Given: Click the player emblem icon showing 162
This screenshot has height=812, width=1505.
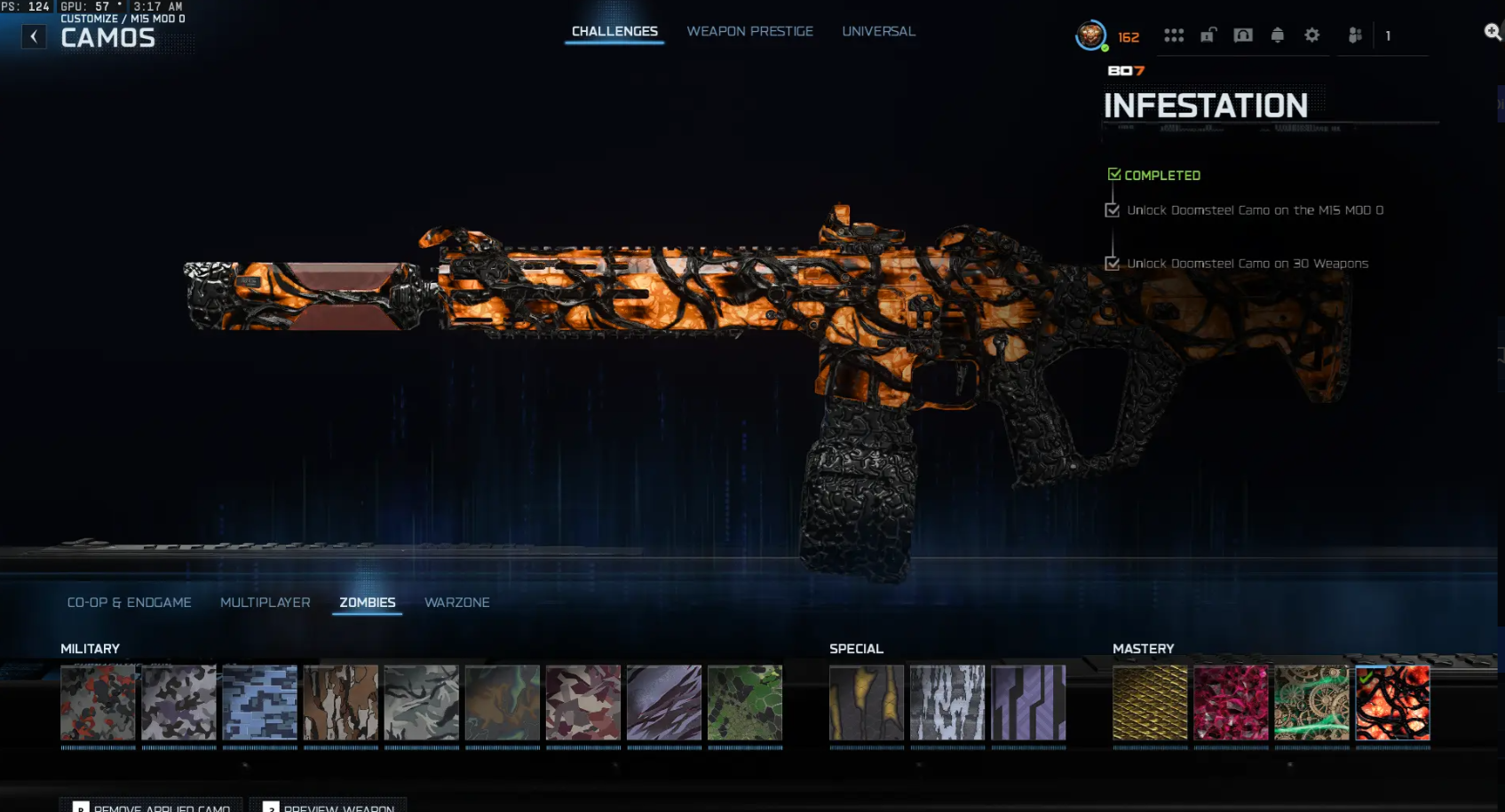Looking at the screenshot, I should (1090, 36).
